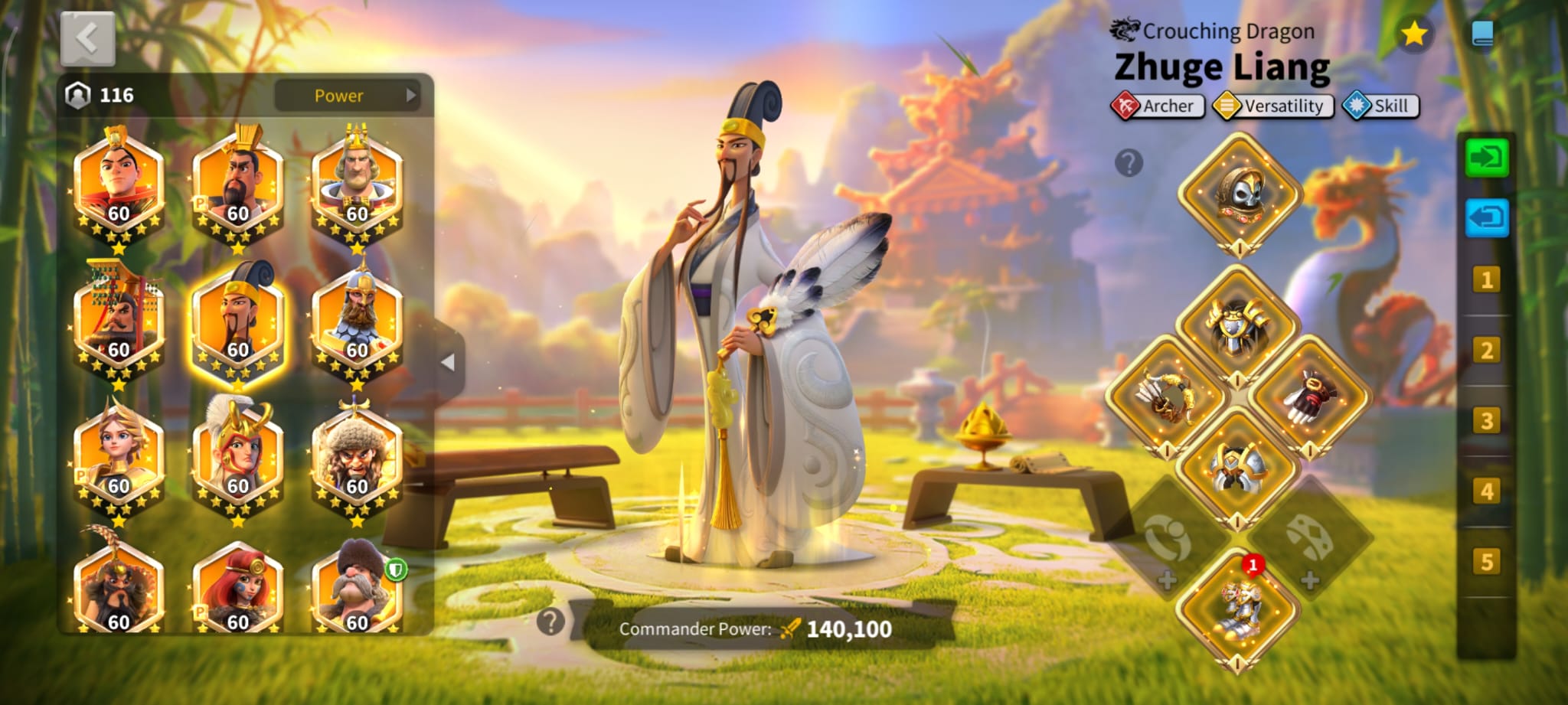Inspect the equipped bow weapon slot

(1166, 395)
